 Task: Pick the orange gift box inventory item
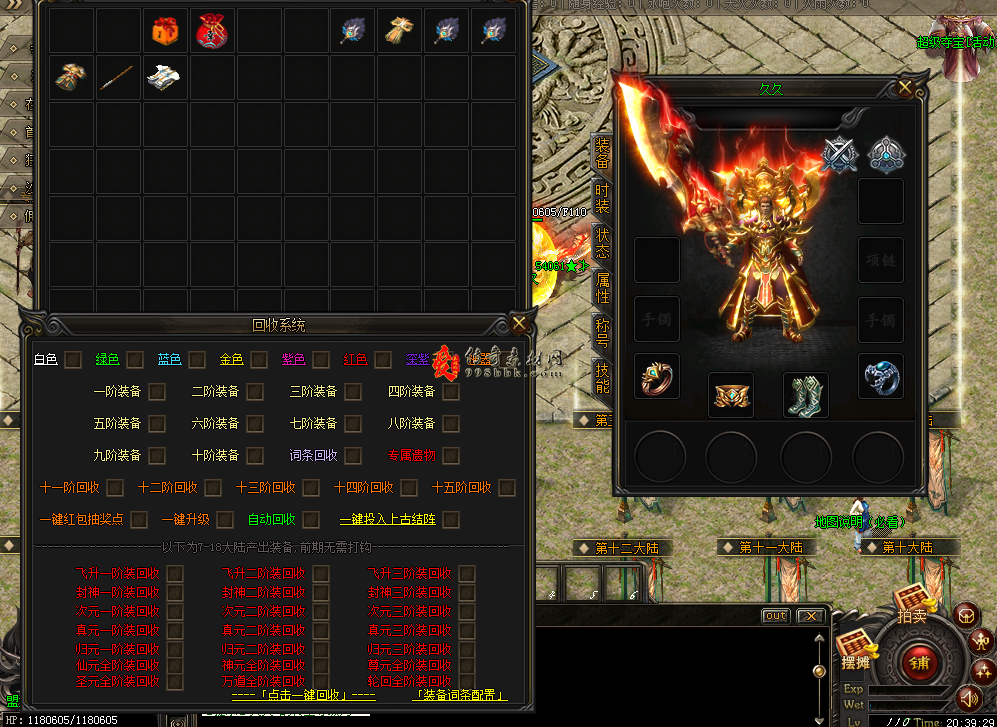(x=165, y=32)
